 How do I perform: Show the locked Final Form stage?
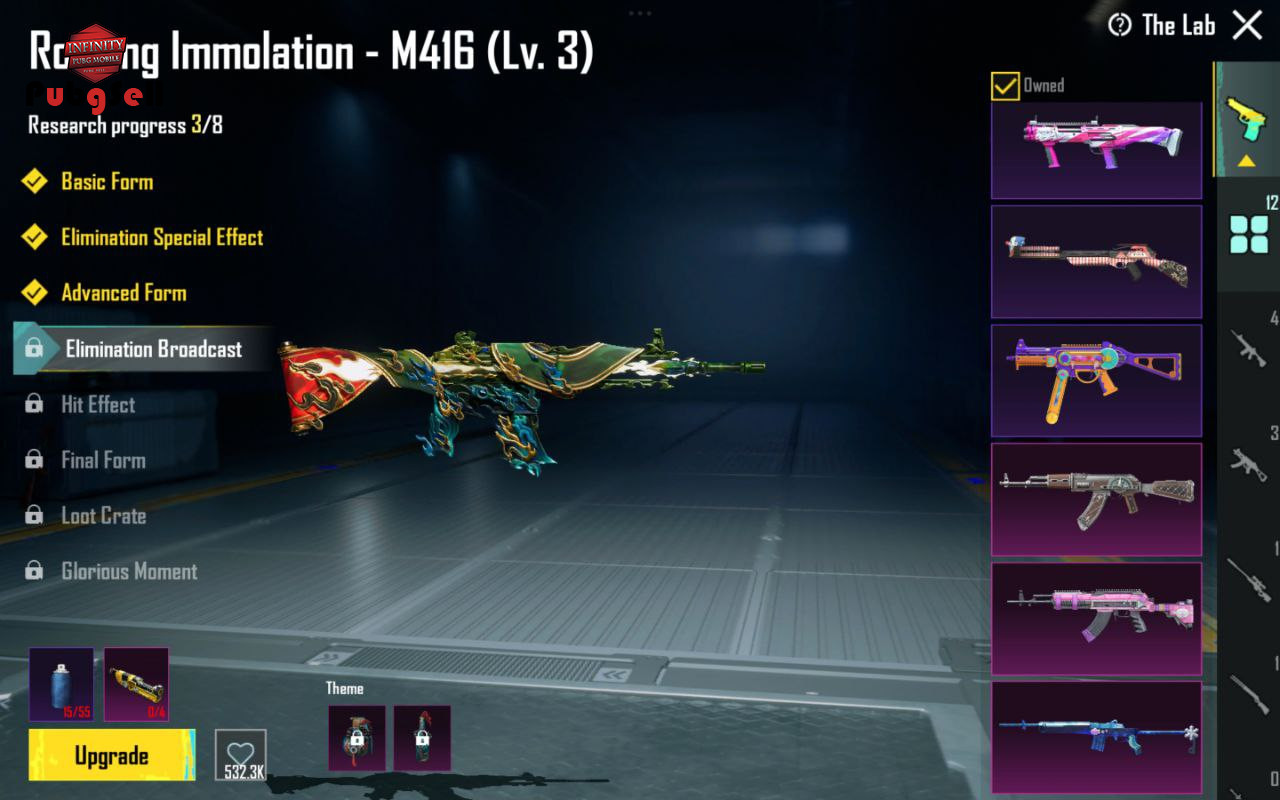[103, 460]
